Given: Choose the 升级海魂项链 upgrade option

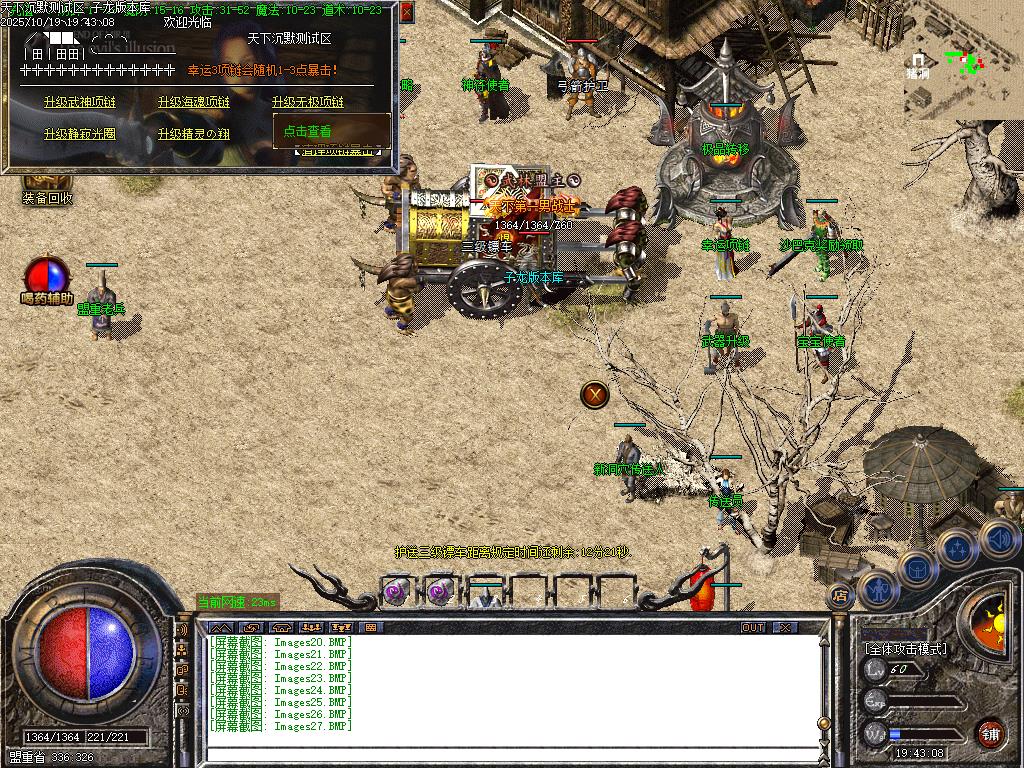Looking at the screenshot, I should pos(193,102).
